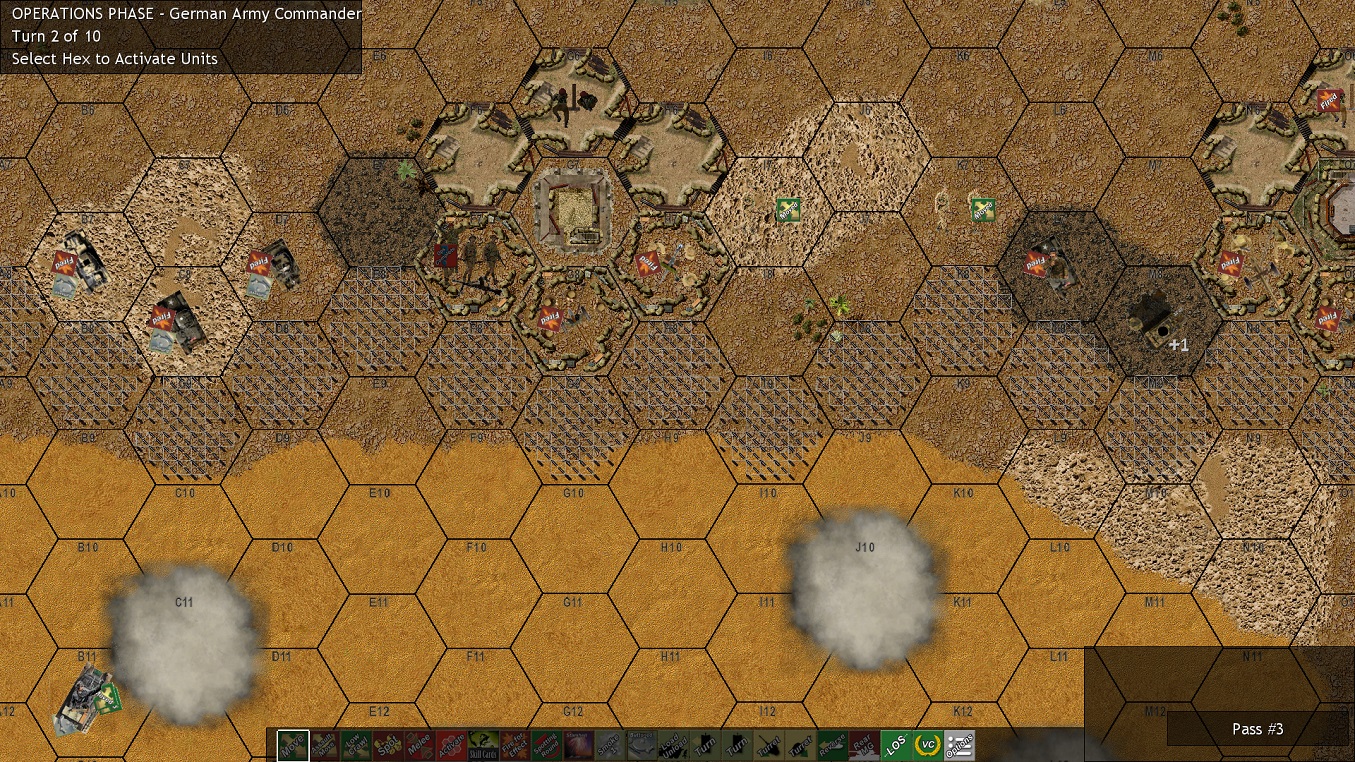The width and height of the screenshot is (1355, 762).
Task: Select the Move command icon
Action: tap(292, 745)
